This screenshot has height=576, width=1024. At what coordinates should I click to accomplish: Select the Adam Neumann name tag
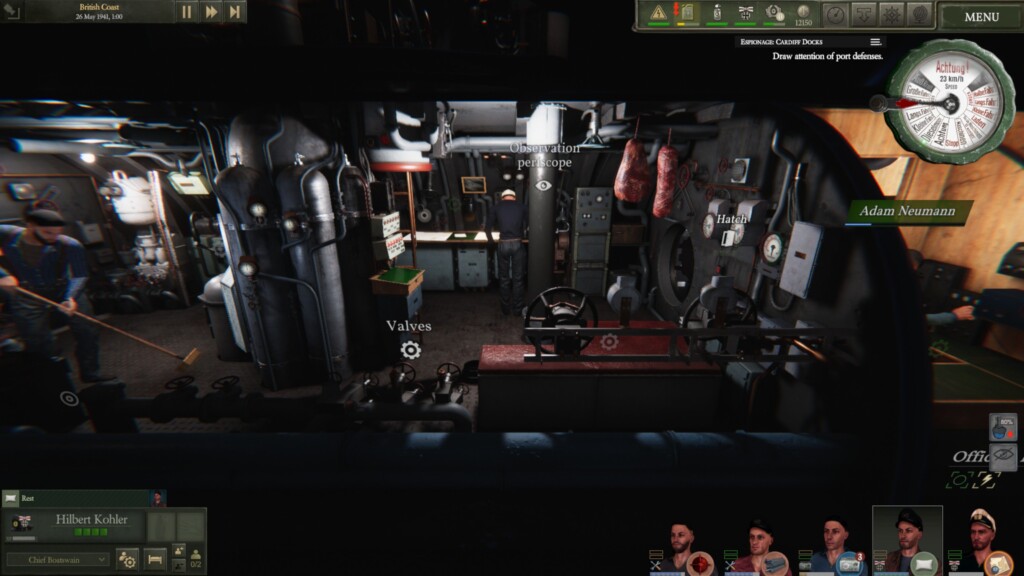coord(910,211)
